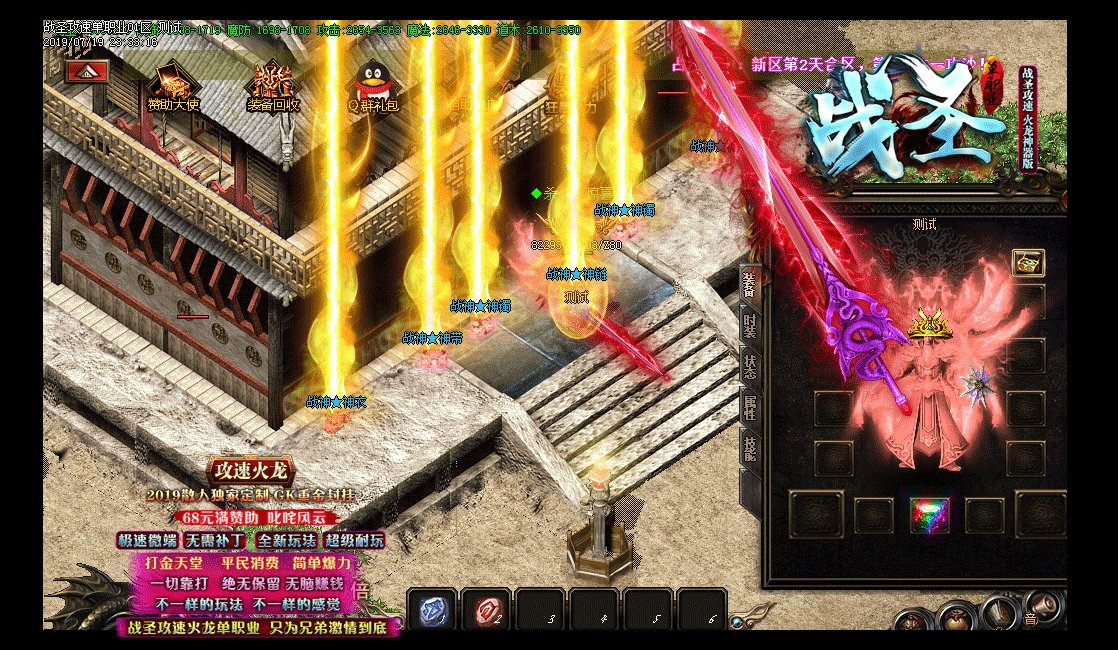Toggle the sound horn icon labeled 音
Viewport: 1118px width, 650px height.
tap(1042, 606)
